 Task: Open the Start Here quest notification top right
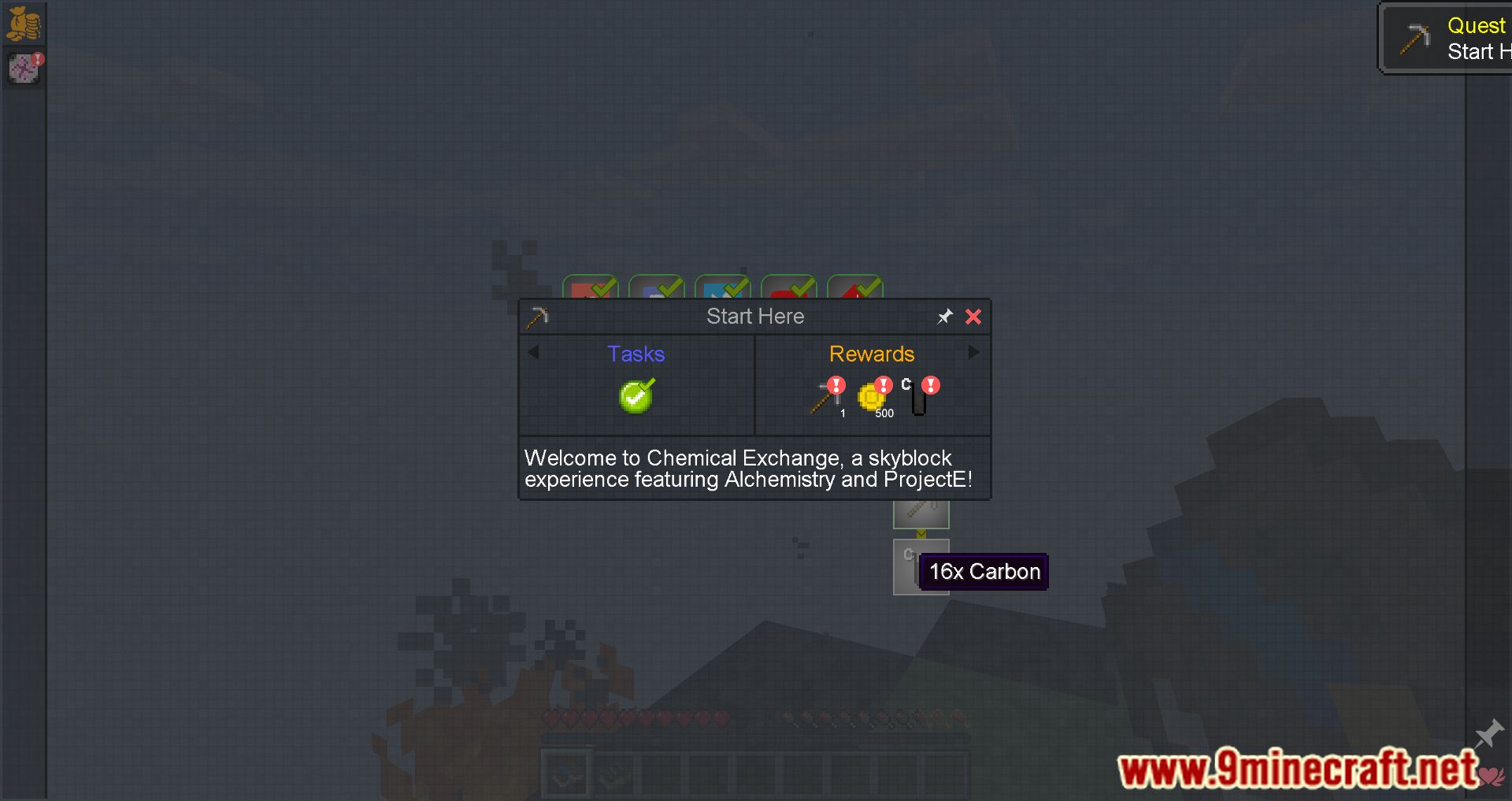coord(1457,38)
